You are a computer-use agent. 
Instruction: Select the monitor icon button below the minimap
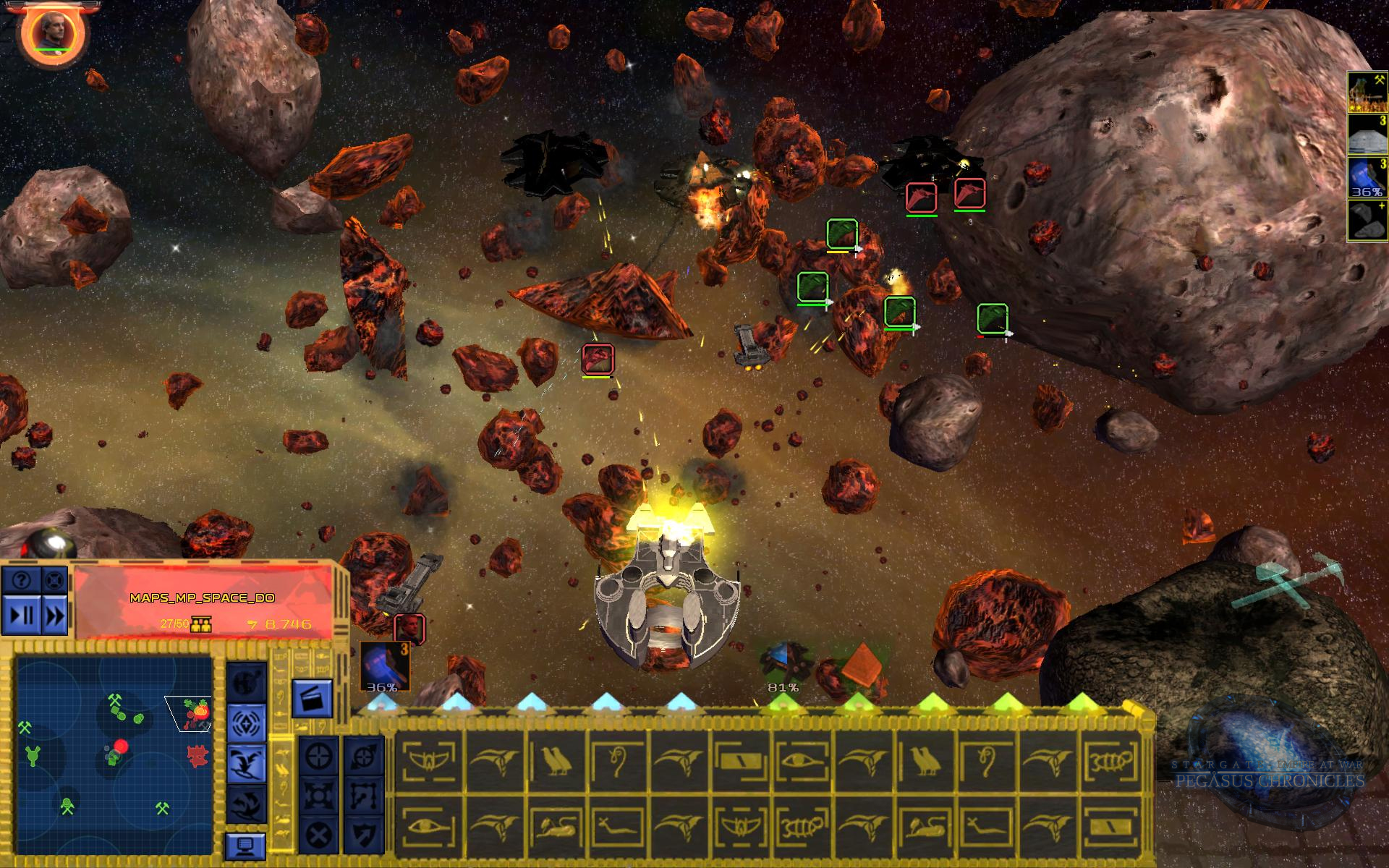point(245,846)
